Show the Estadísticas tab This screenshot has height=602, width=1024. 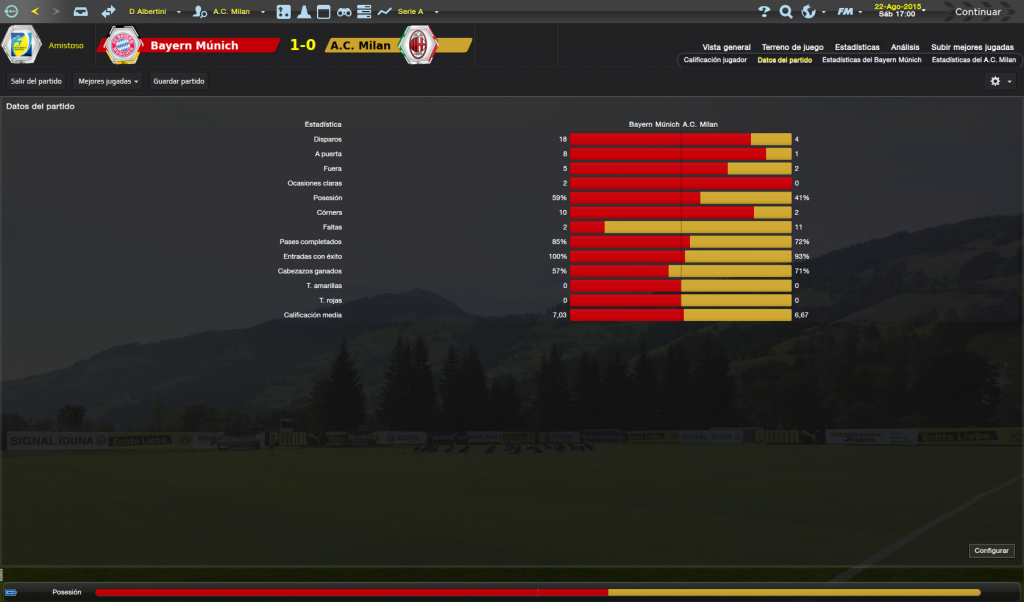click(x=857, y=47)
